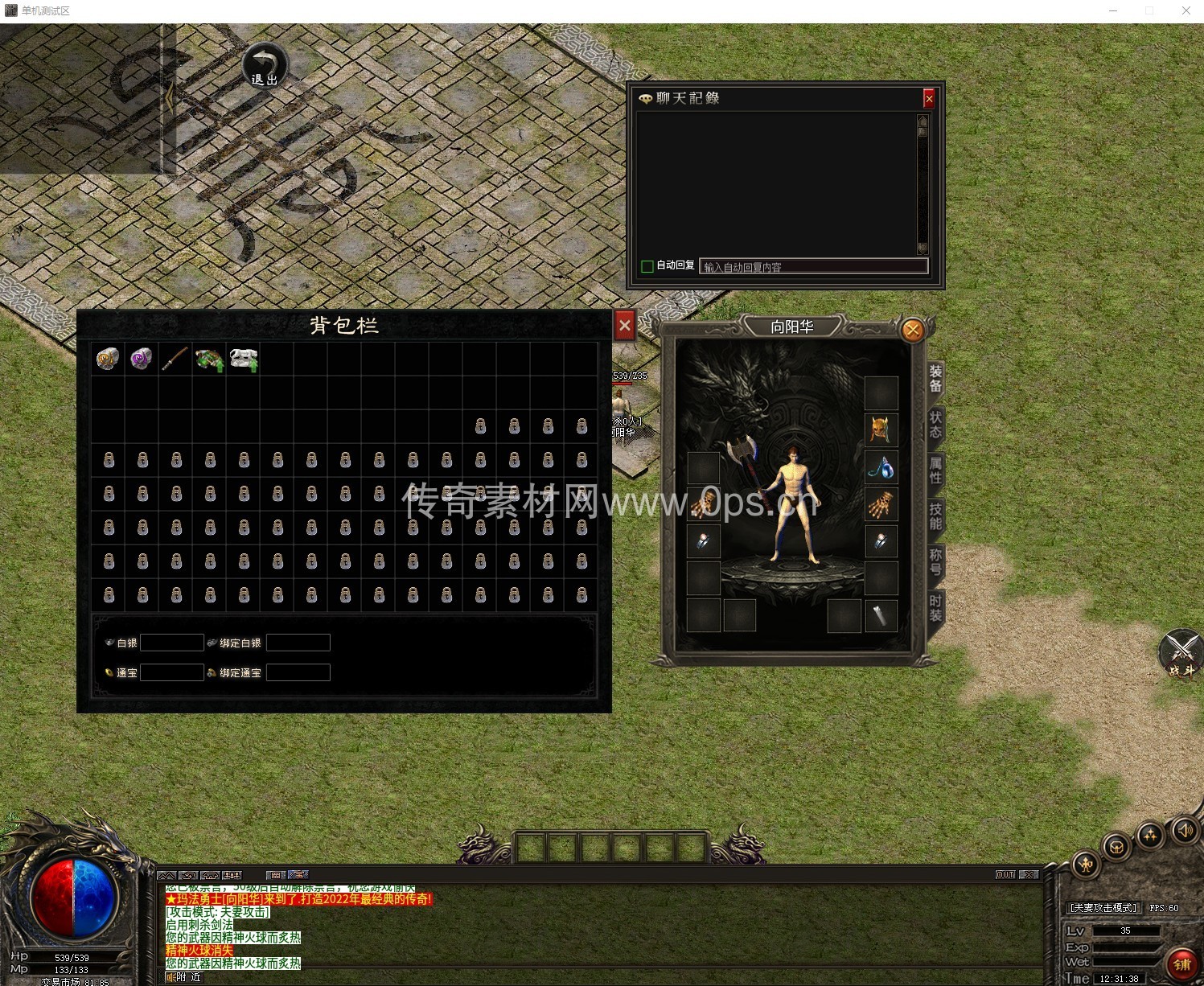Viewport: 1204px width, 986px height.
Task: Show the 技能 skills tab
Action: 935,516
